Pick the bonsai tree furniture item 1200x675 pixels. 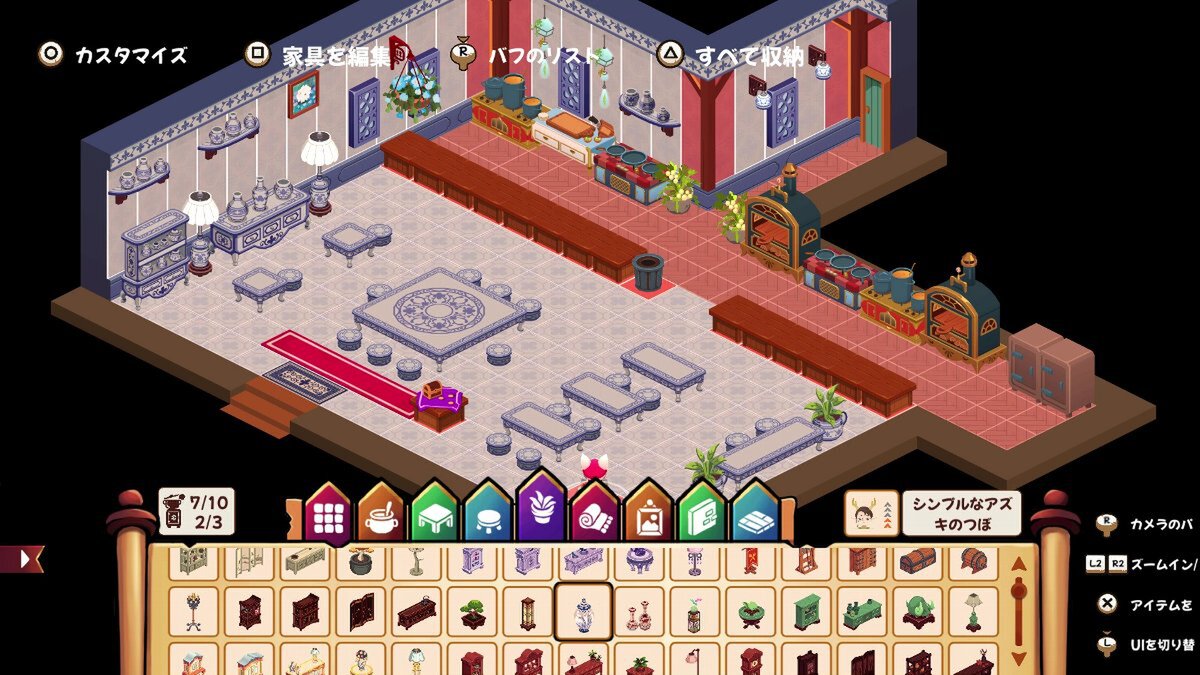click(471, 612)
